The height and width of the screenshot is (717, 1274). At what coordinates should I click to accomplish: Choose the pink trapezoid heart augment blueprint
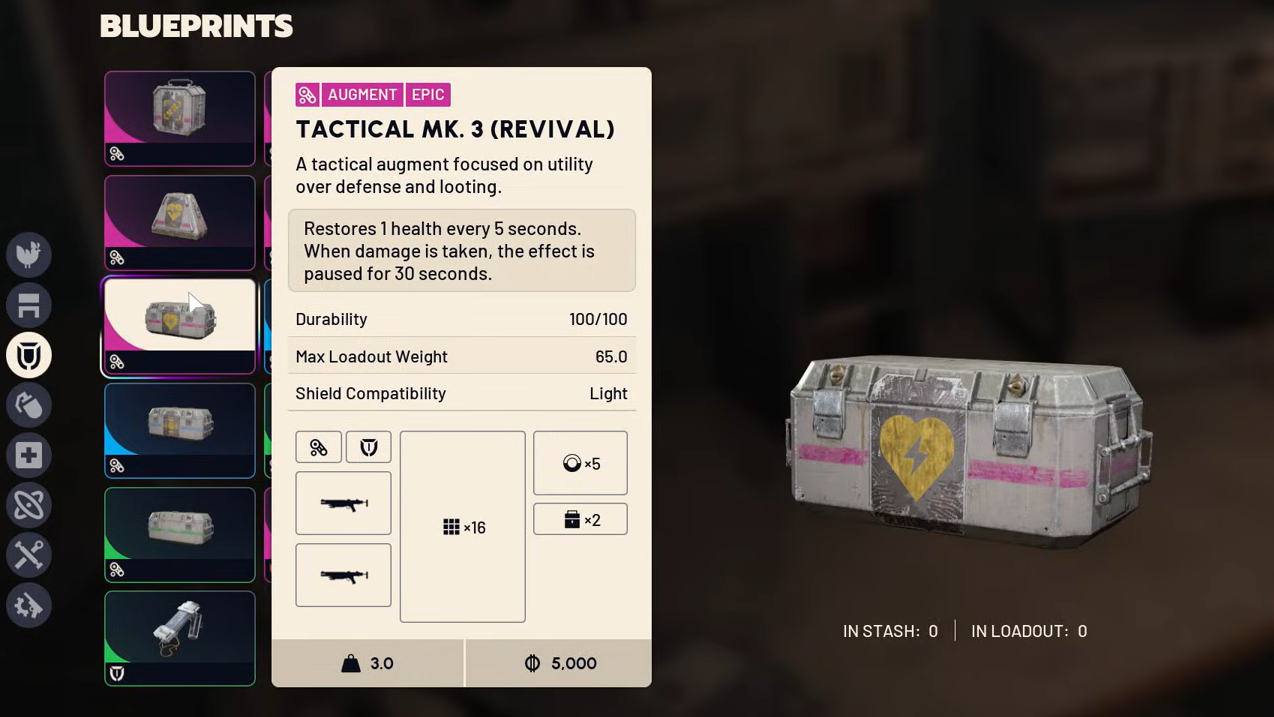180,222
